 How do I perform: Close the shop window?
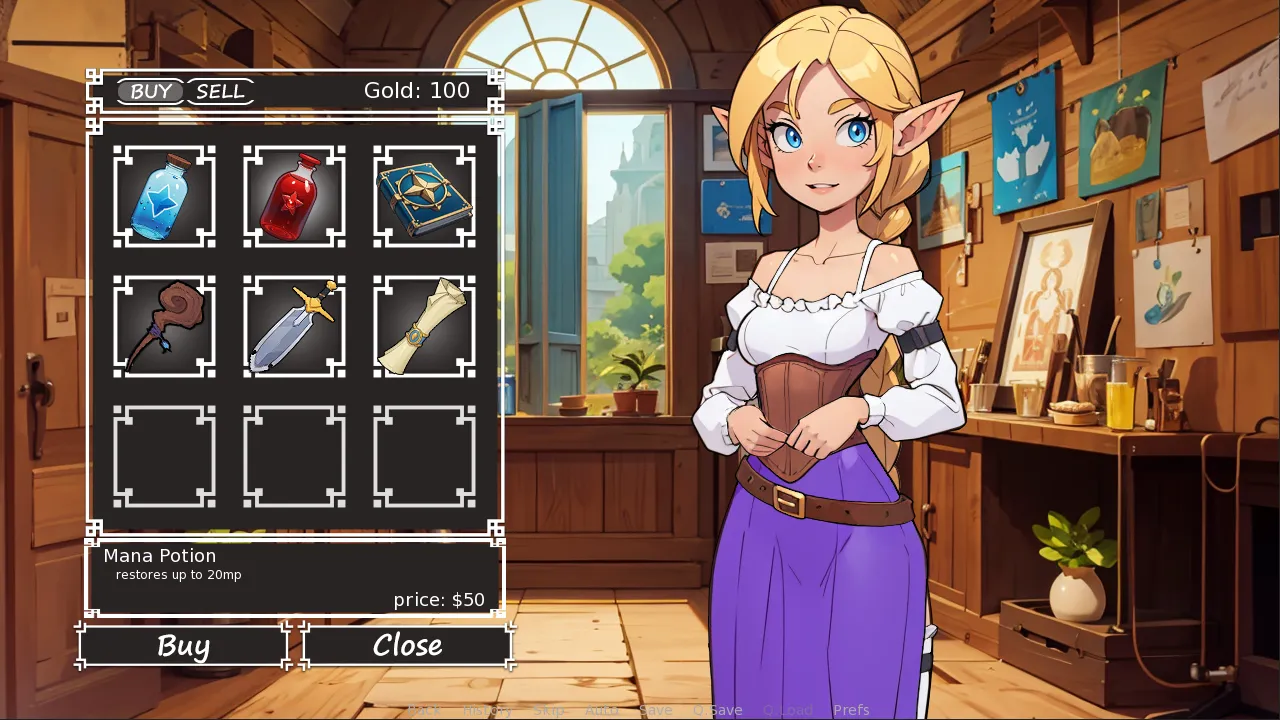pyautogui.click(x=407, y=646)
